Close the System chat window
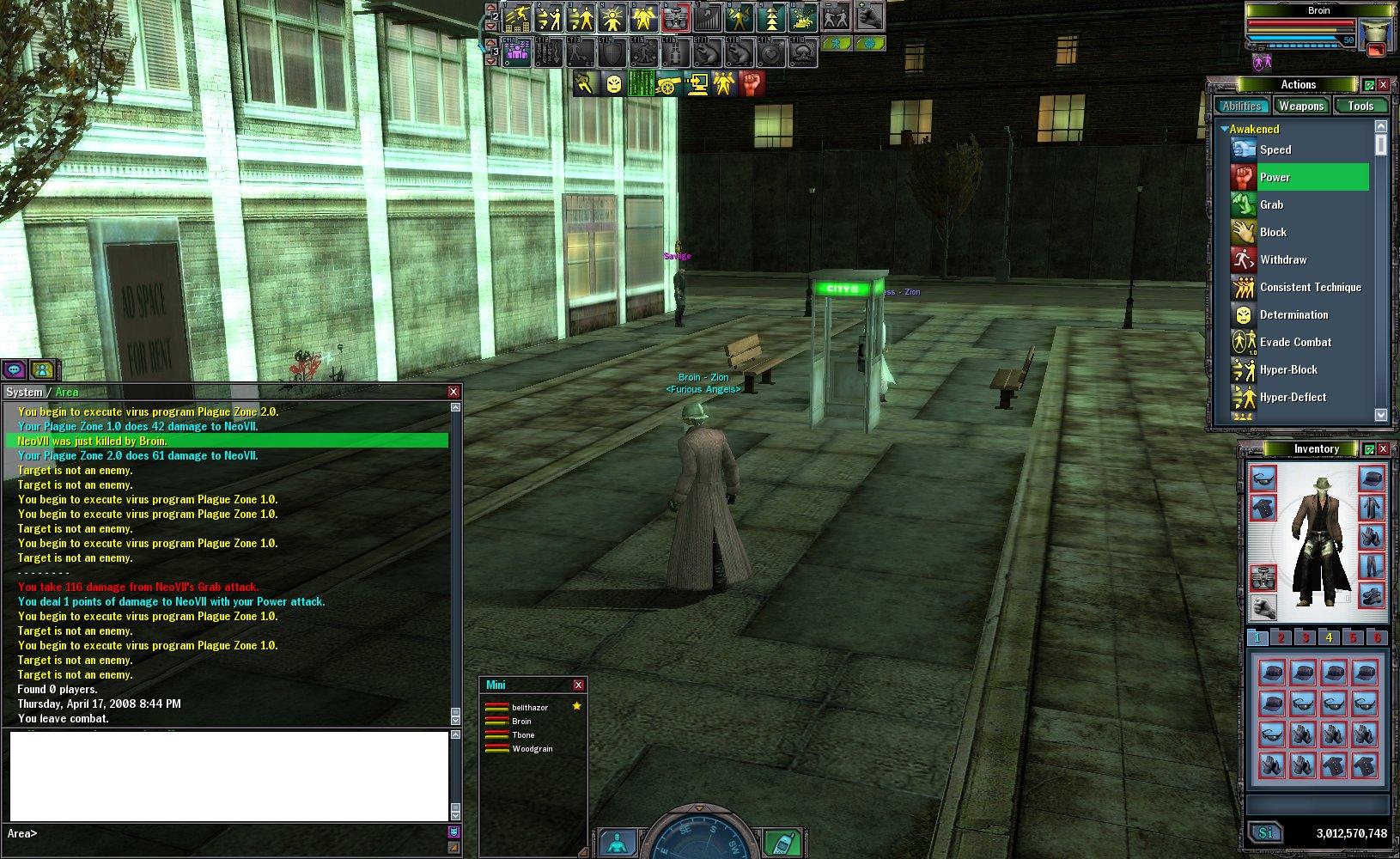Screen dimensions: 1400x859 (453, 392)
